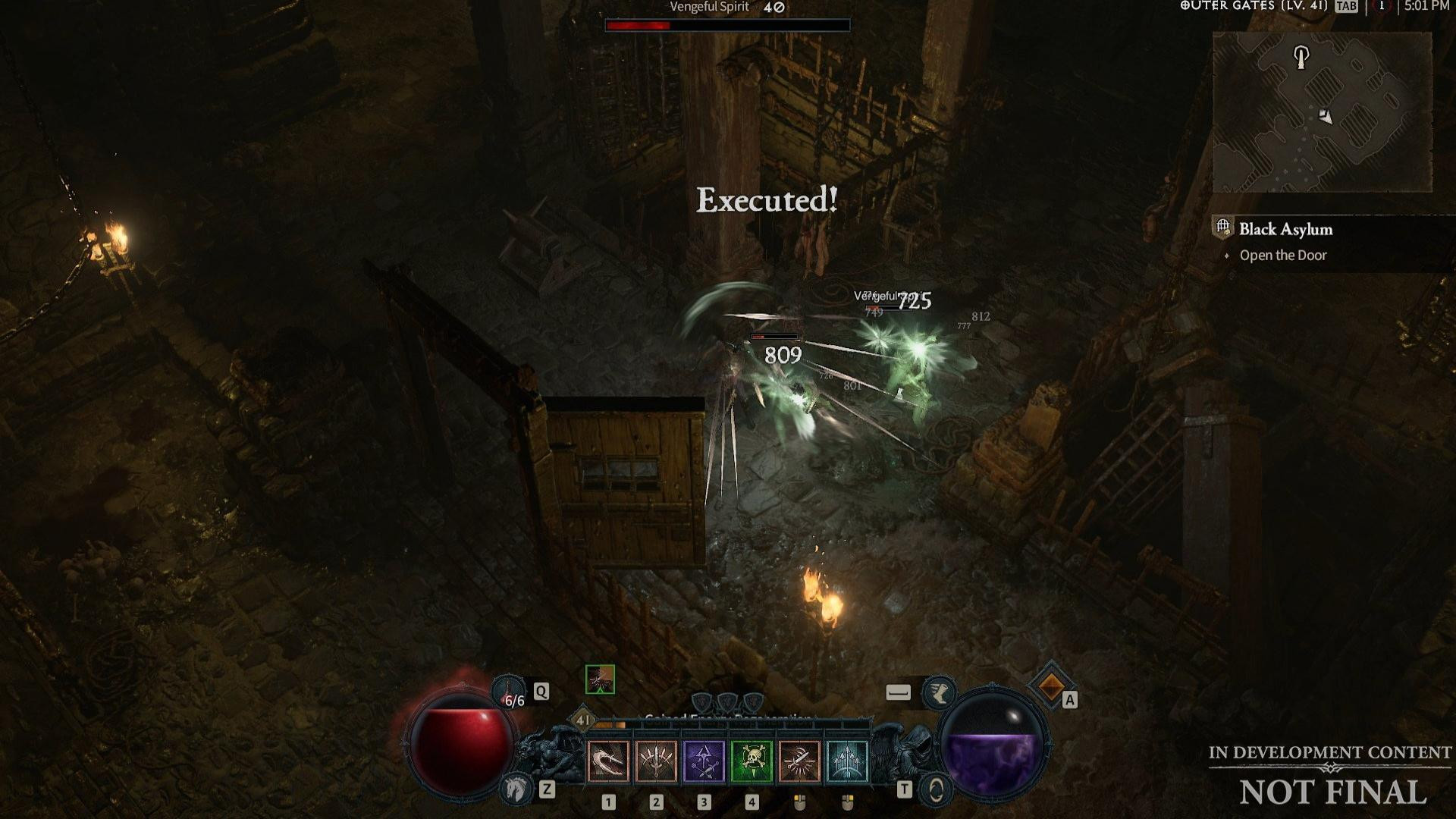Activate the curved blade skill in slot 1
Image resolution: width=1456 pixels, height=819 pixels.
608,761
